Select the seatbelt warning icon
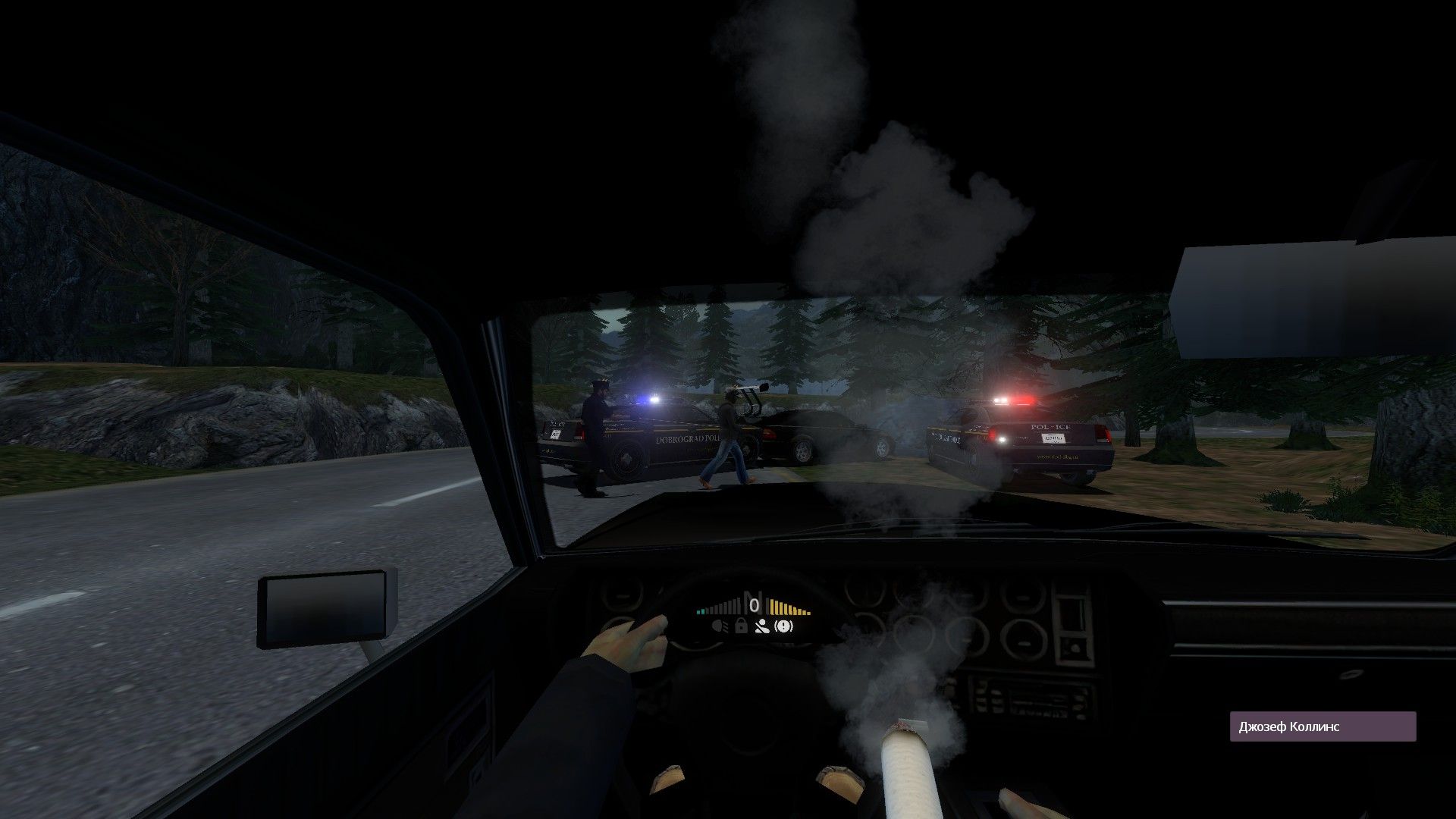 [763, 626]
